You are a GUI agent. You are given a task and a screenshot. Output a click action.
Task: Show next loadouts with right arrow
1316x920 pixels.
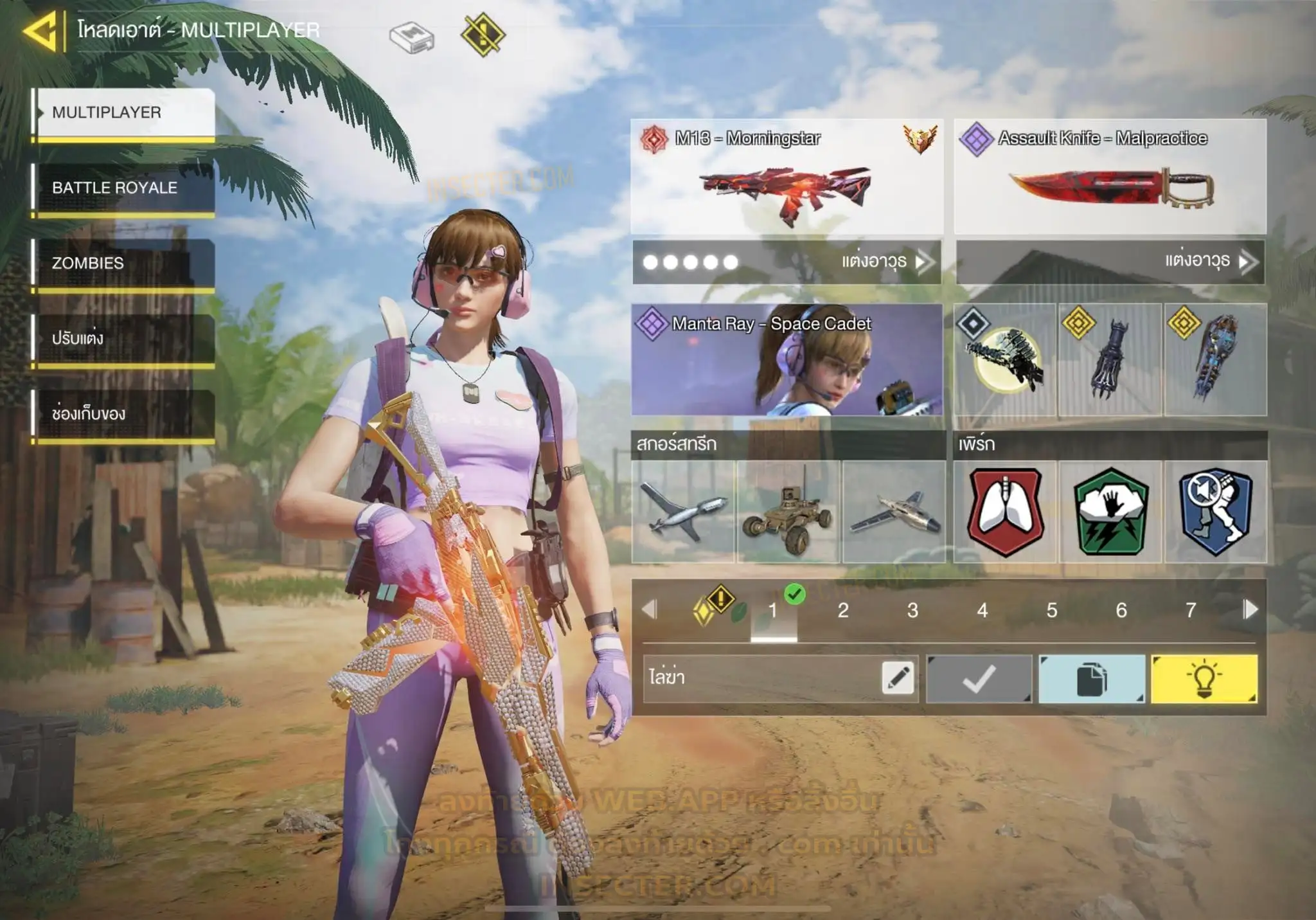1250,609
